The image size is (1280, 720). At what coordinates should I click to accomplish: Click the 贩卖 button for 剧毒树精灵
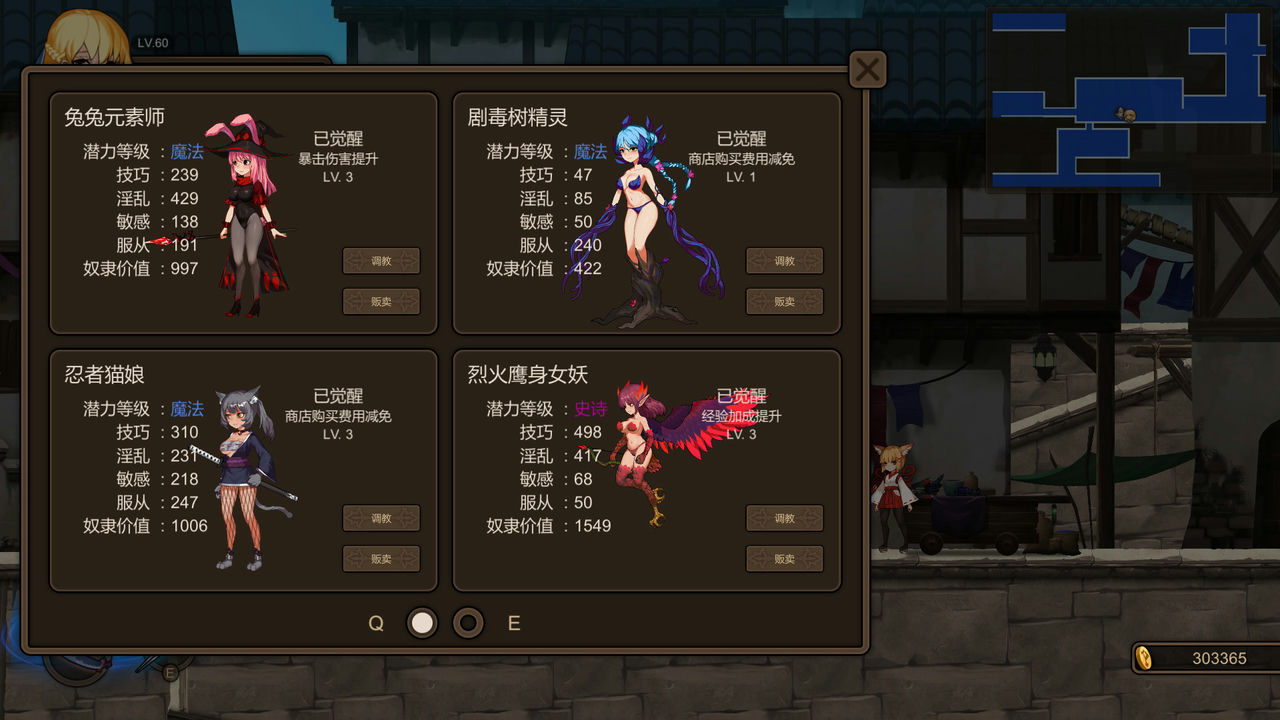784,301
